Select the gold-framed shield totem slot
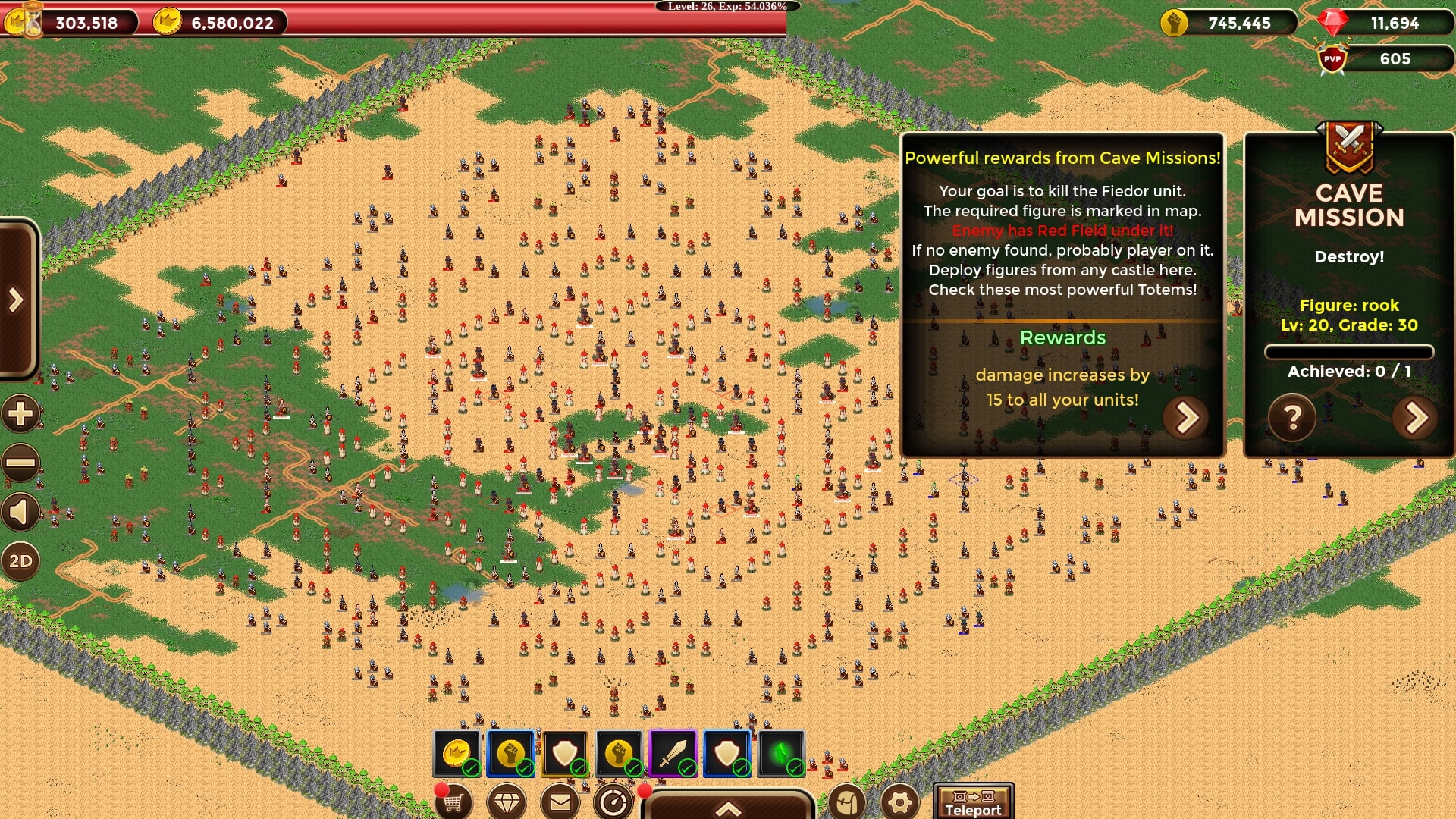The image size is (1456, 819). coord(565,753)
